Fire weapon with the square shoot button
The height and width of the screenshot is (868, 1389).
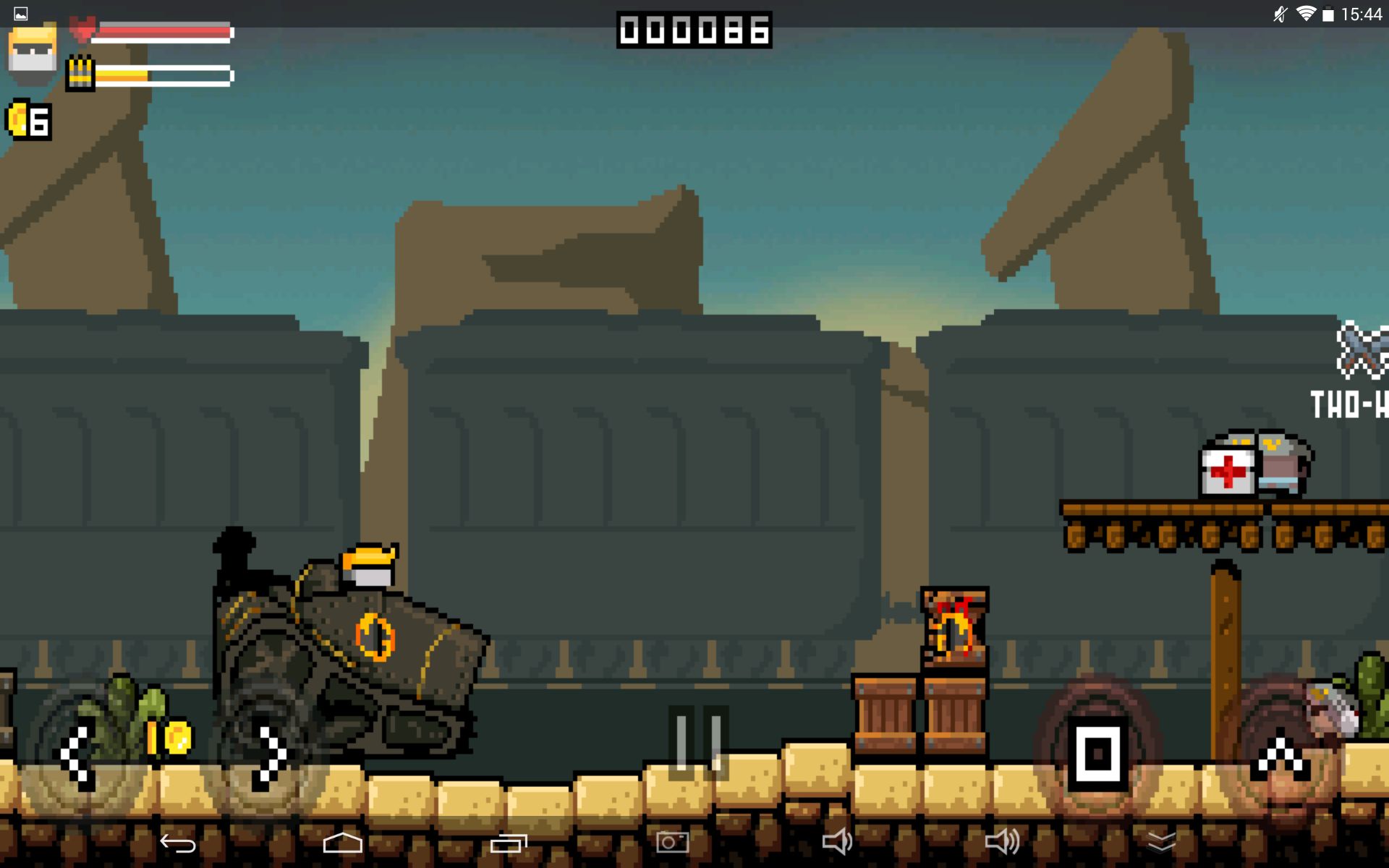[1097, 754]
